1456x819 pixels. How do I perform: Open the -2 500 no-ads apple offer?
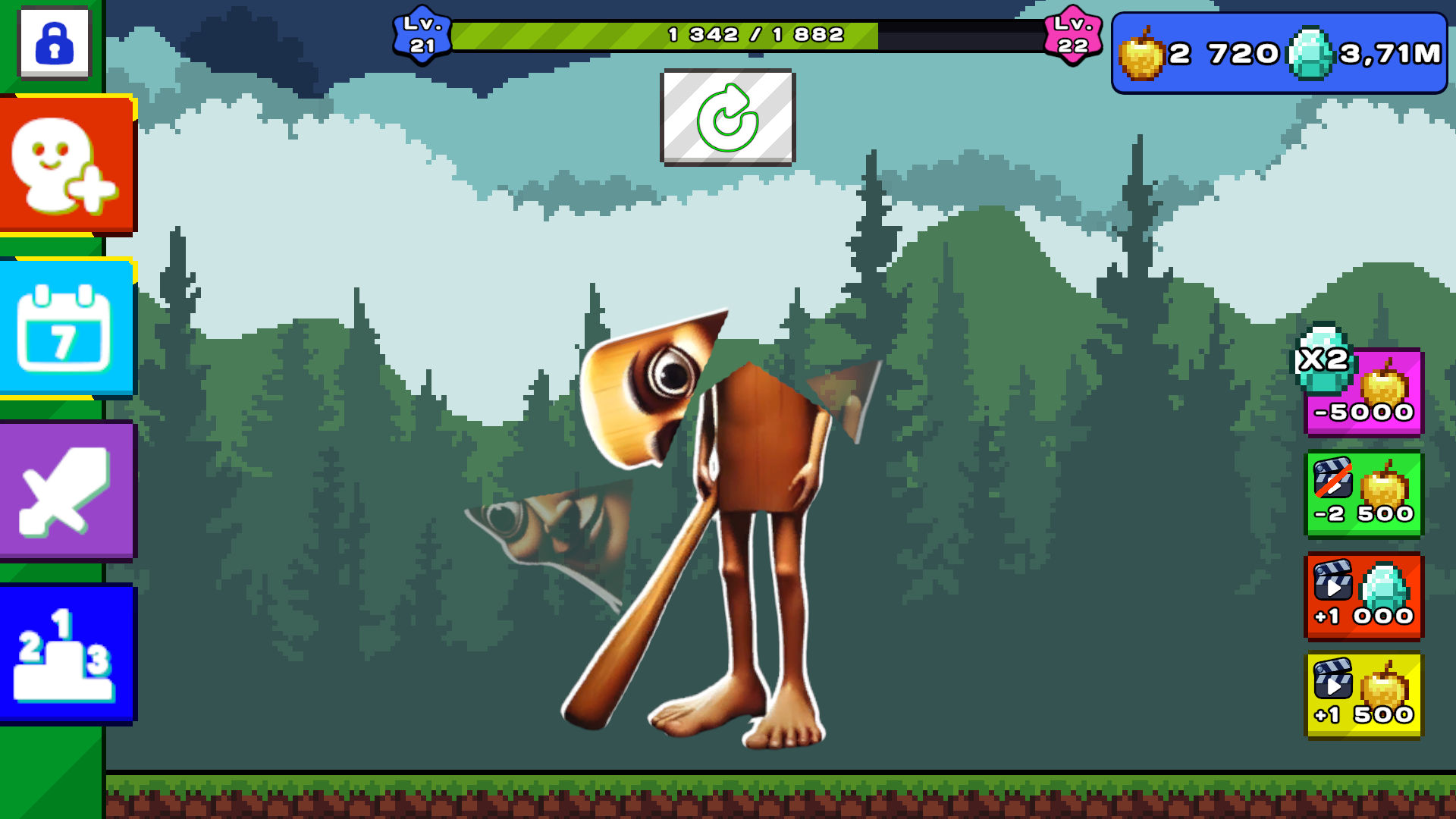coord(1363,494)
